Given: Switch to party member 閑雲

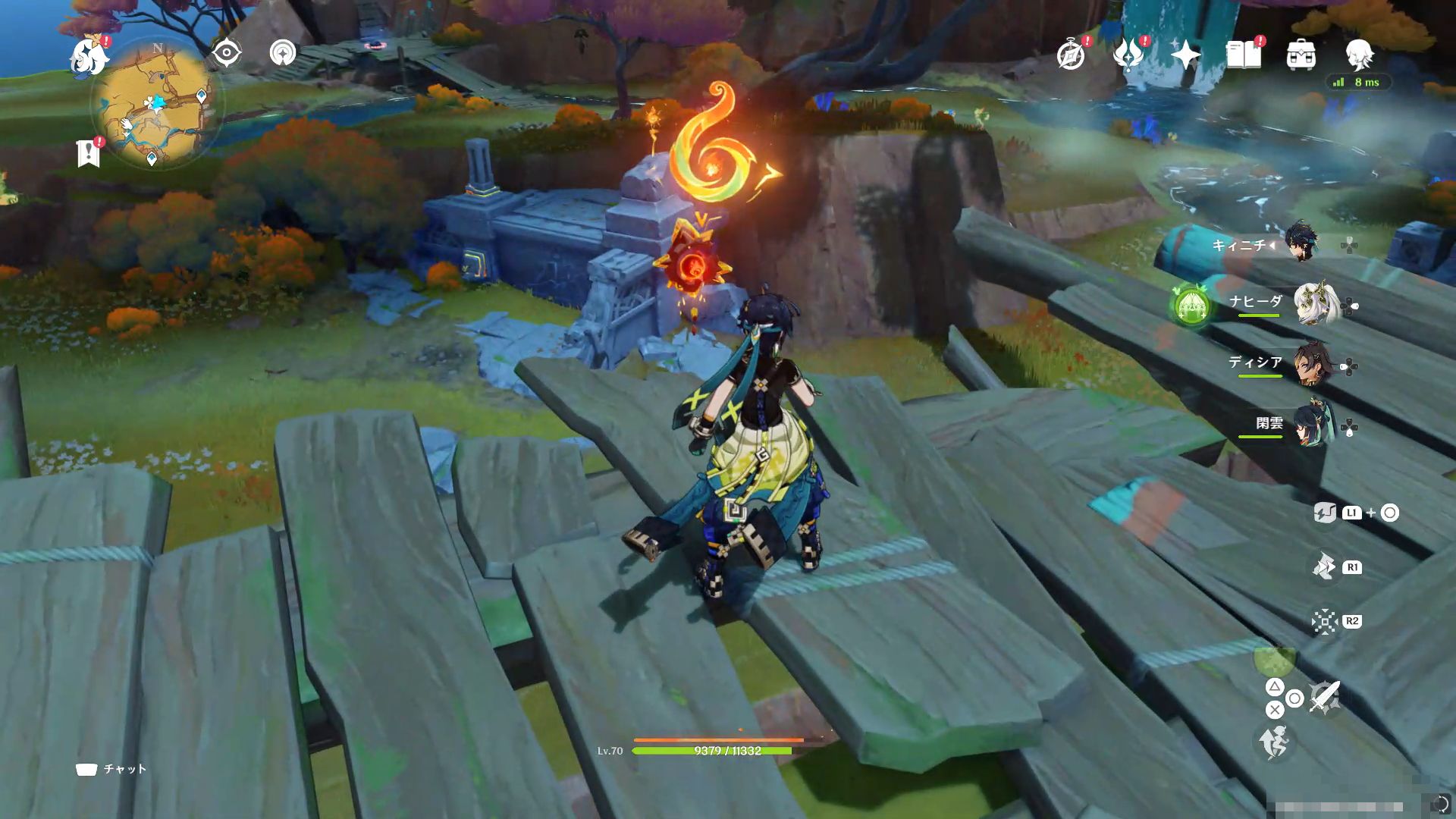Looking at the screenshot, I should pyautogui.click(x=1311, y=427).
